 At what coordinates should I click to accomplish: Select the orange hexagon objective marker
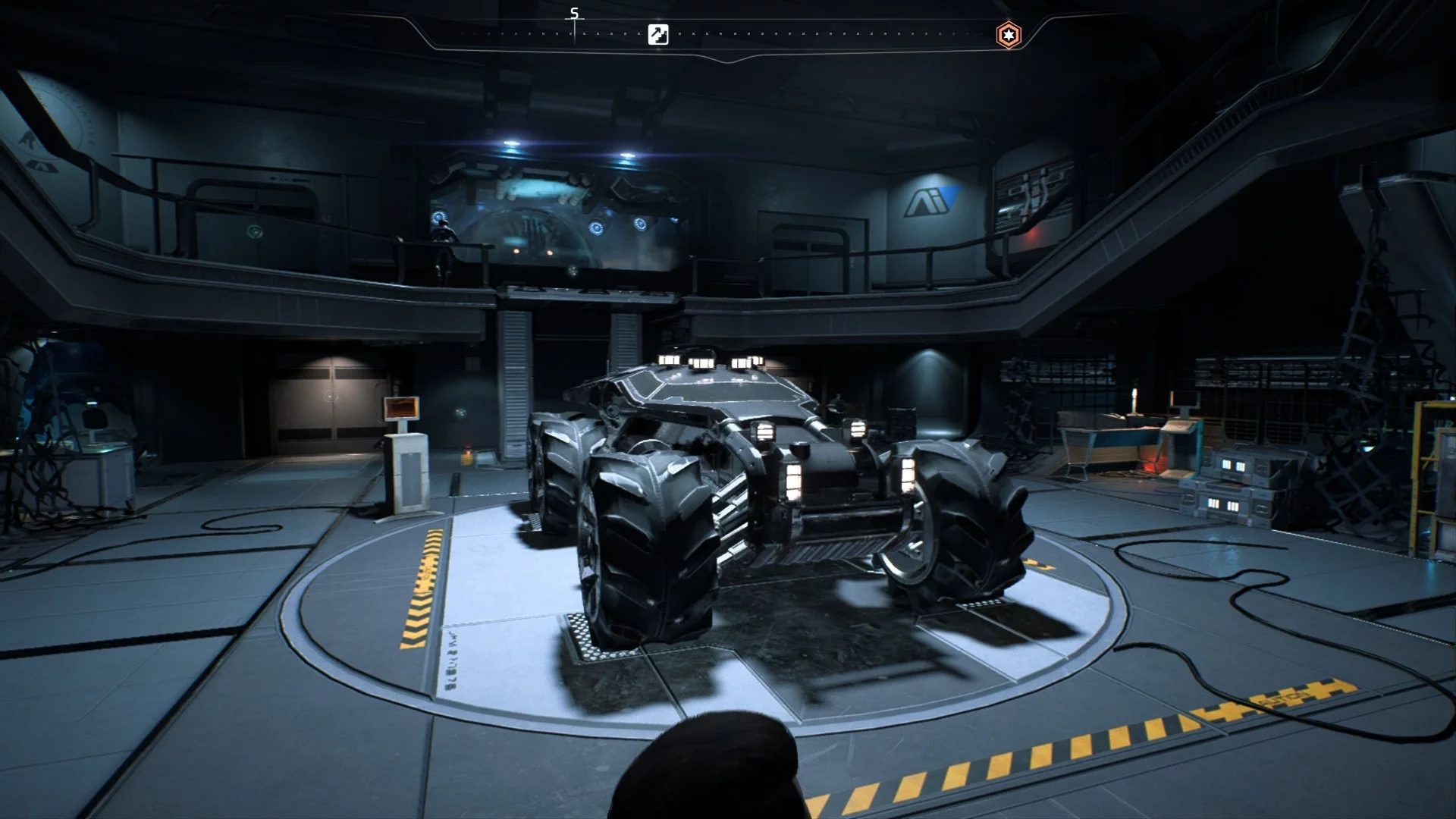pos(1008,35)
